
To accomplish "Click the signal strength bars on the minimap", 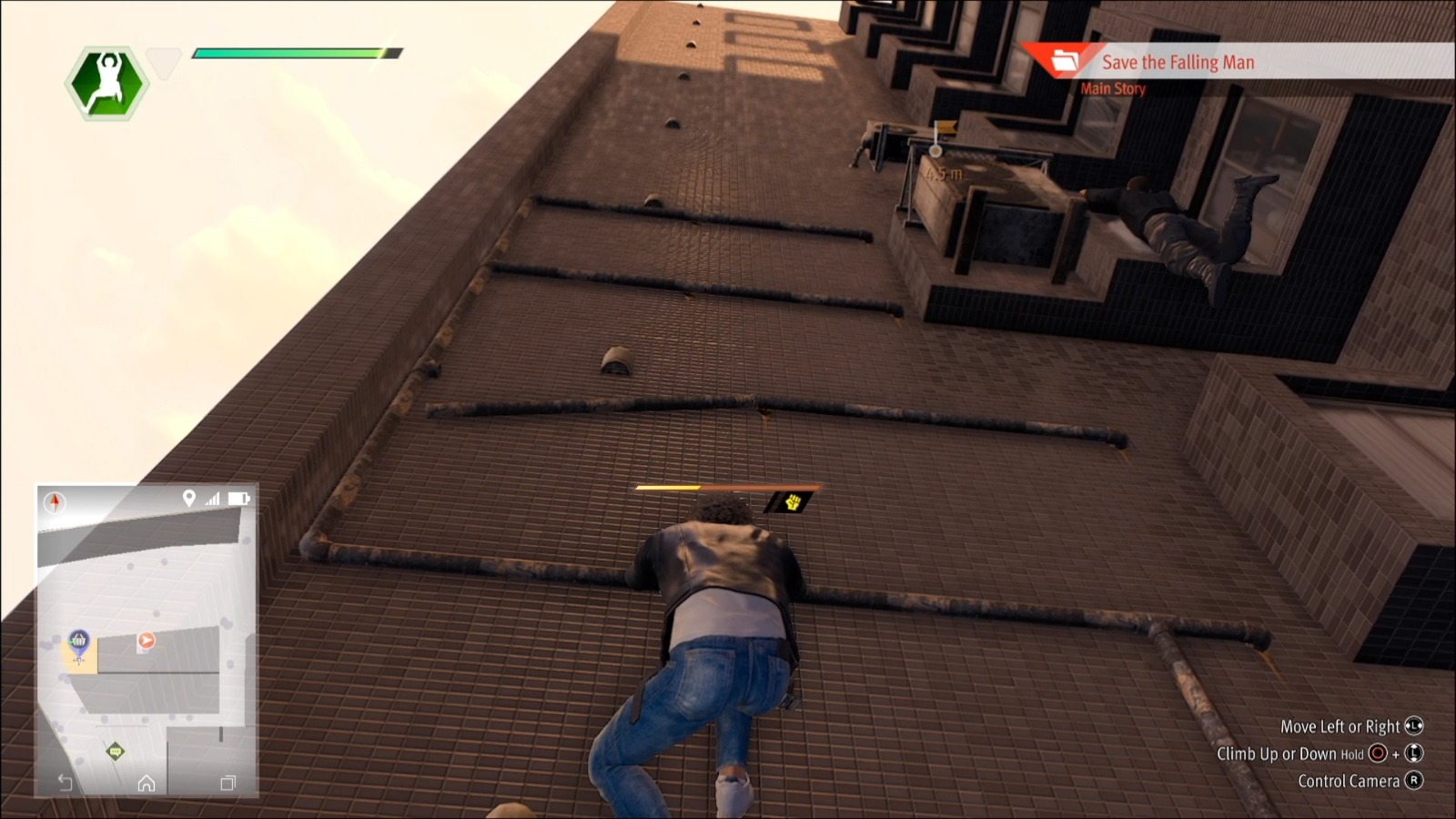I will point(213,498).
